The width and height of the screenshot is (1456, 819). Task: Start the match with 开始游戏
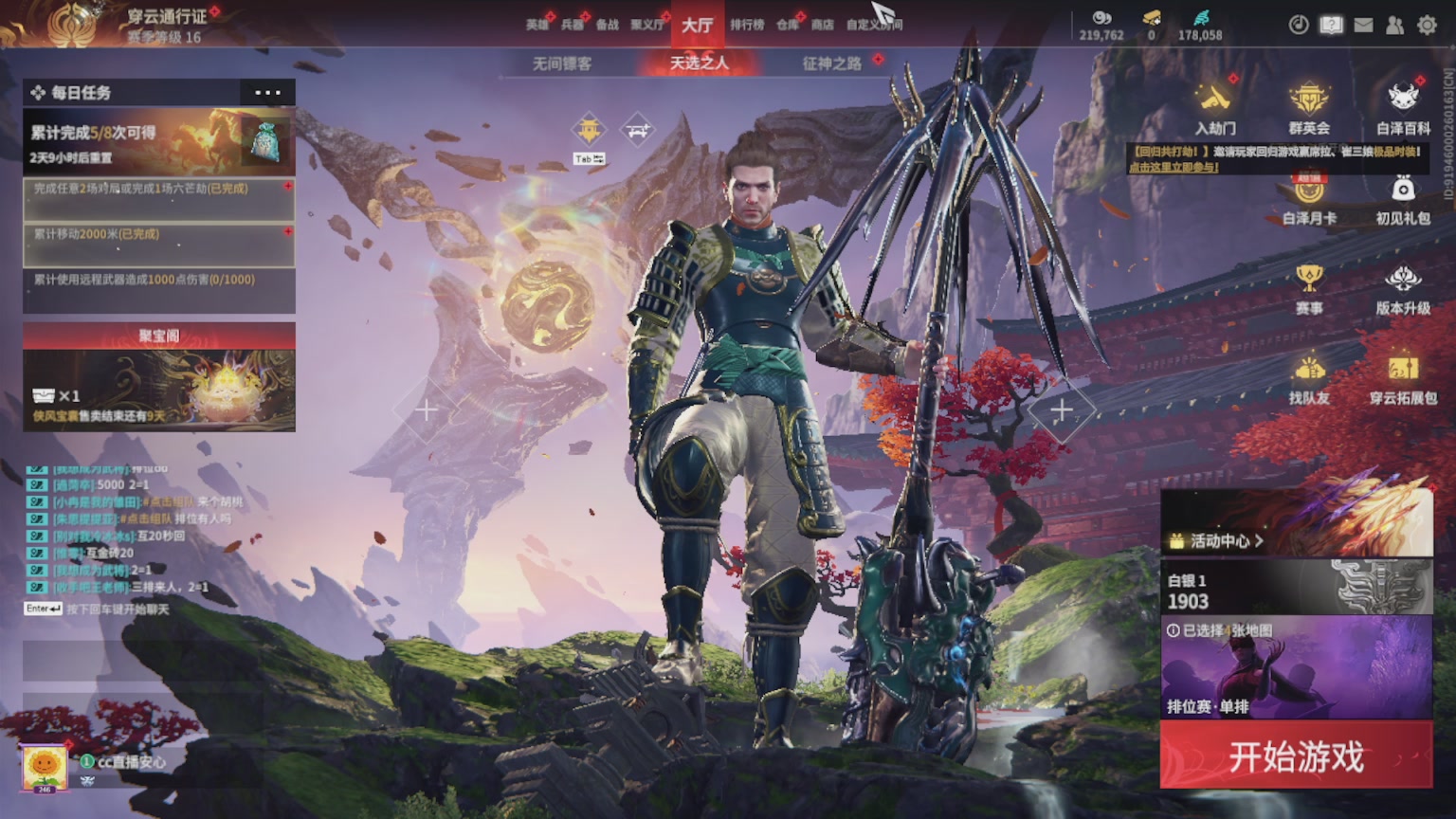(1296, 755)
